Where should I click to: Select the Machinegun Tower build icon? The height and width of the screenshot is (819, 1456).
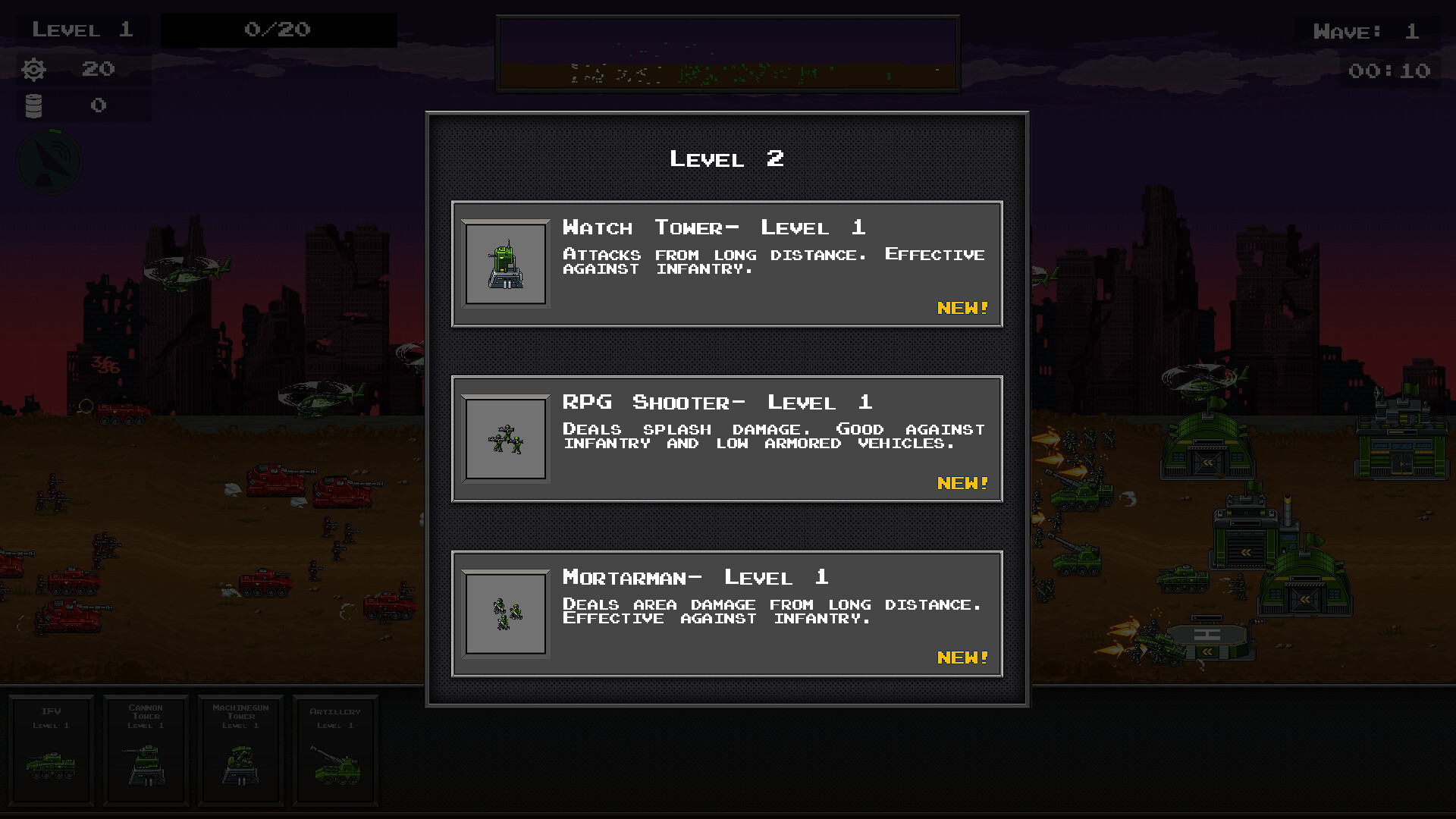[240, 751]
